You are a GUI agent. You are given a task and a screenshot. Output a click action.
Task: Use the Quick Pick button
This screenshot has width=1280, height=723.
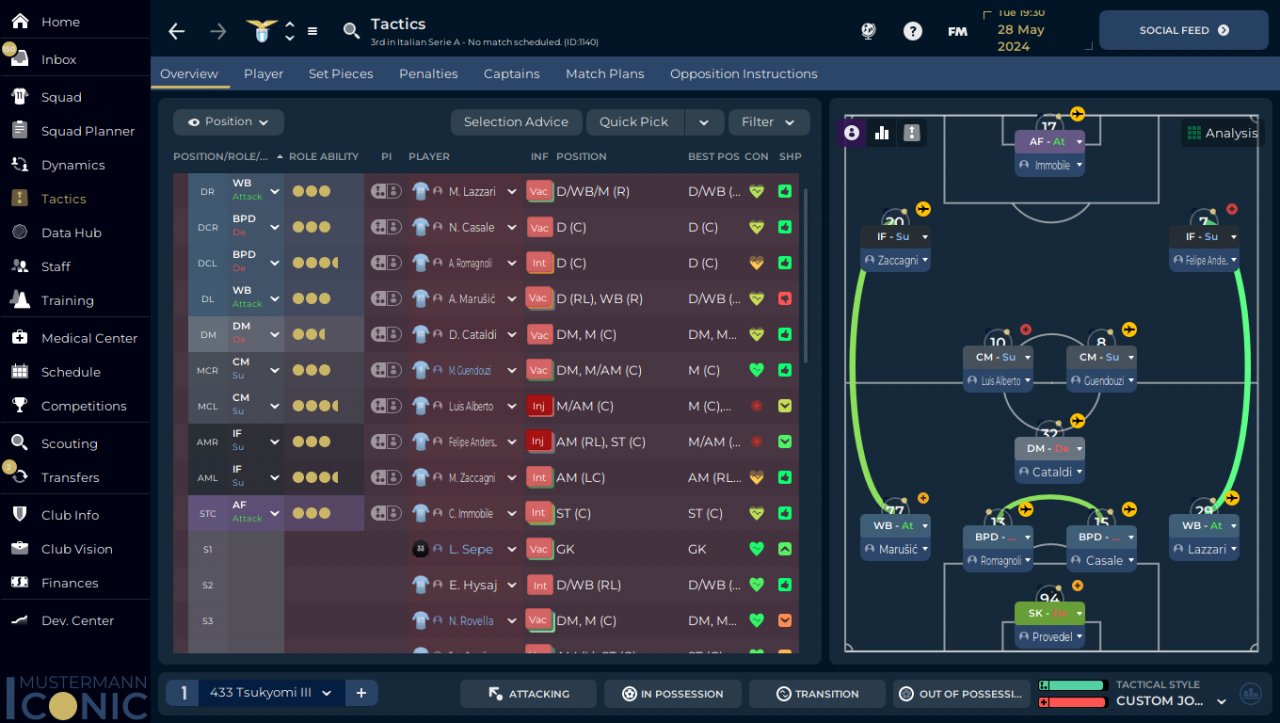[x=633, y=122]
